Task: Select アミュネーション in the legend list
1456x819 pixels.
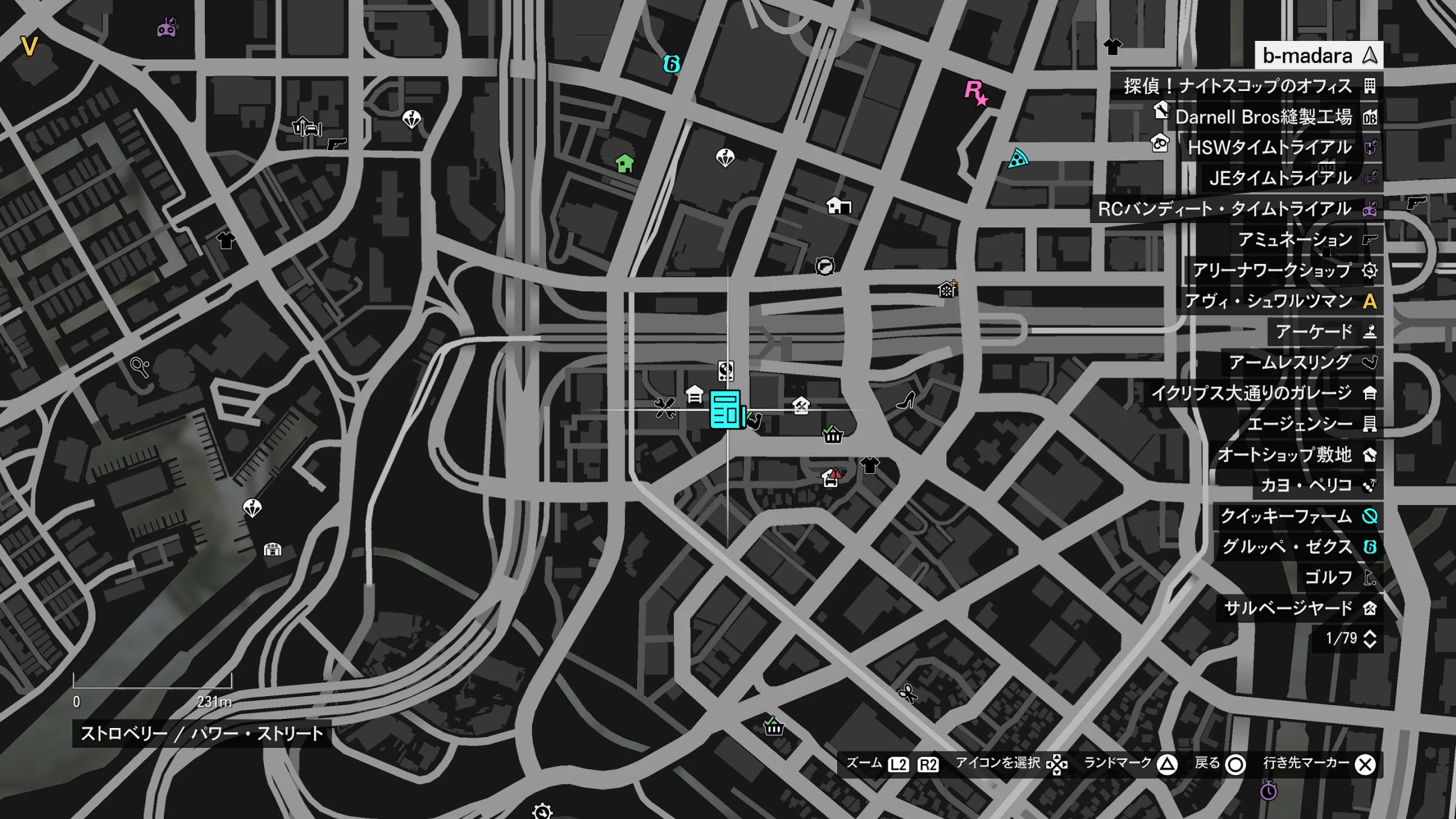Action: tap(1305, 240)
